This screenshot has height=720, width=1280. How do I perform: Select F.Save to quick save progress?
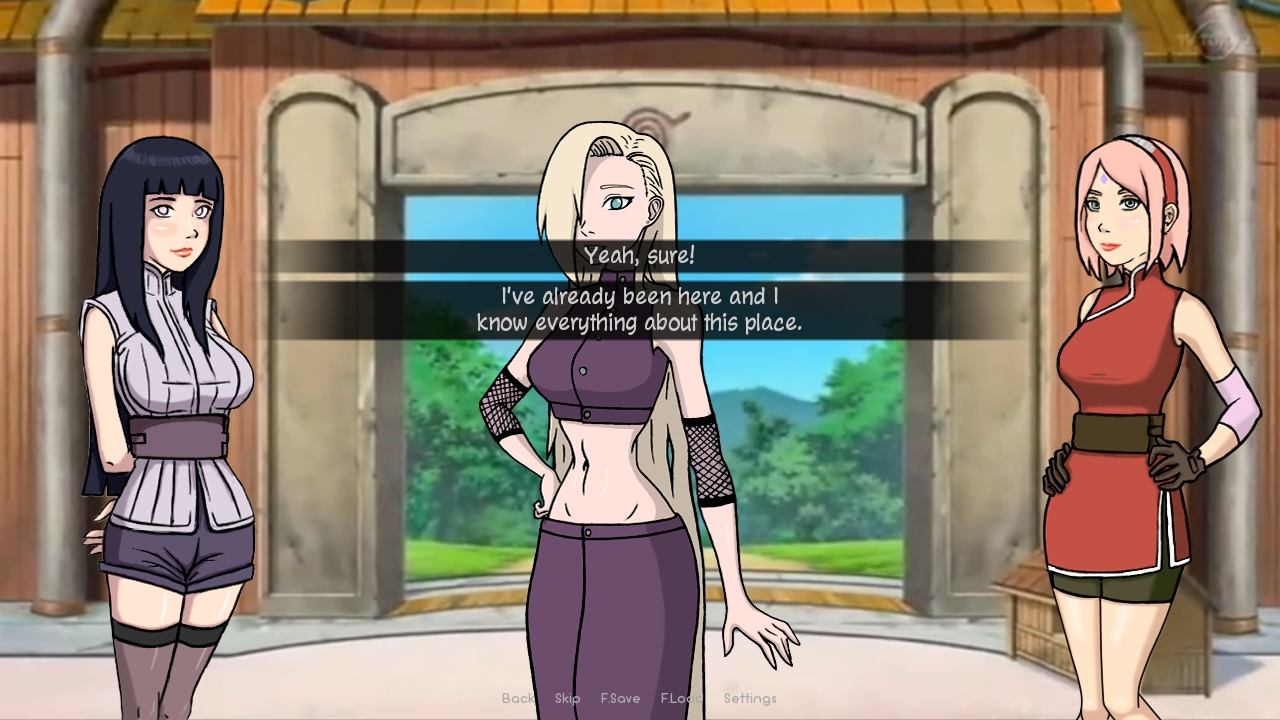622,699
